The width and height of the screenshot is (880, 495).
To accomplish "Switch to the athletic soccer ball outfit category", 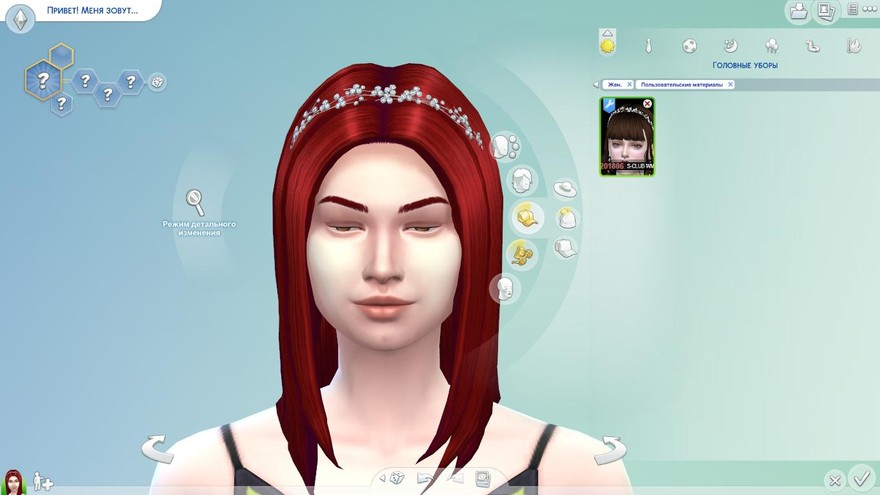I will tap(690, 45).
